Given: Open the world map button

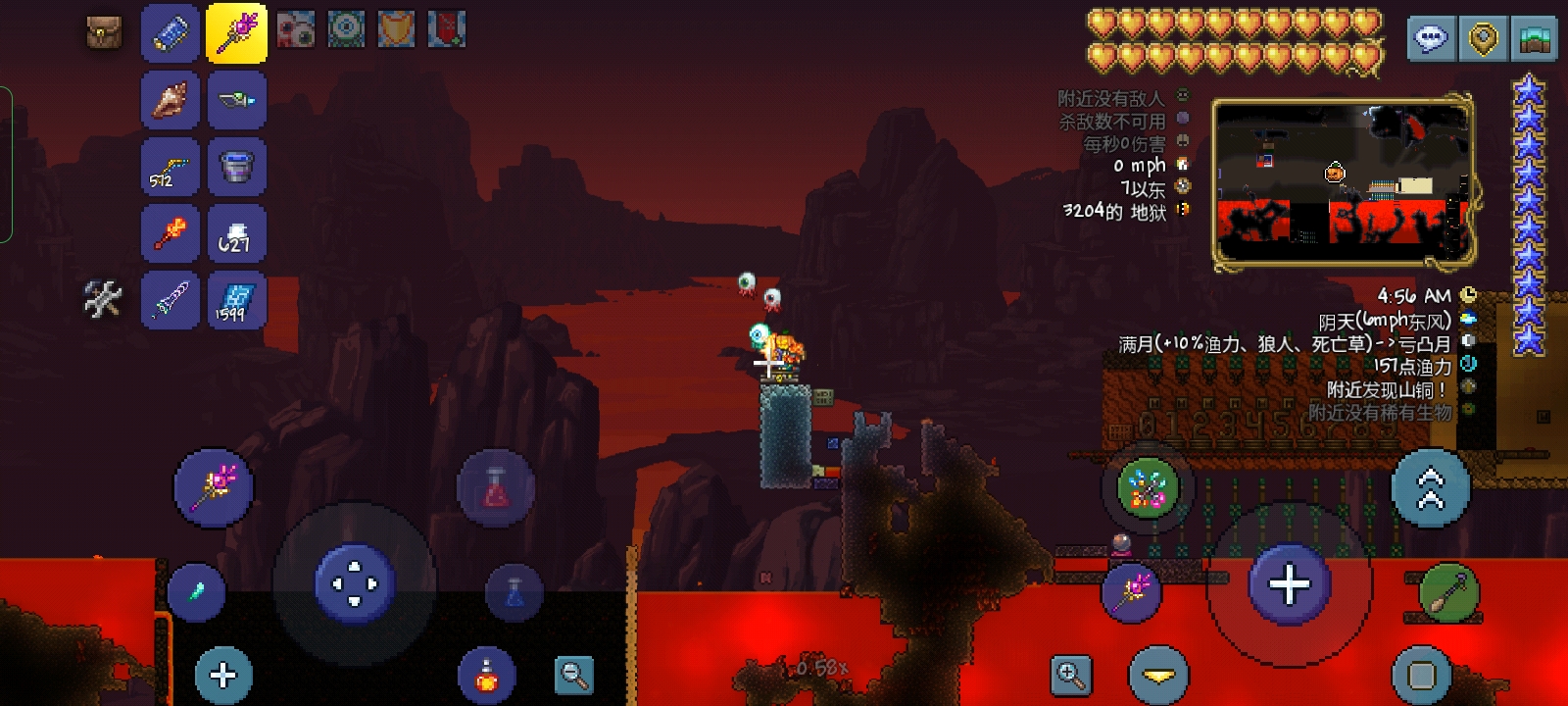Looking at the screenshot, I should (1534, 39).
